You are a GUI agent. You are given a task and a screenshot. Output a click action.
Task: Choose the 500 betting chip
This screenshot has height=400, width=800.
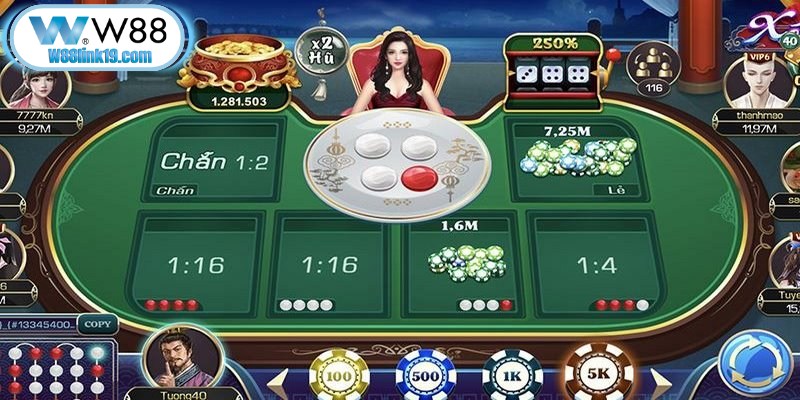click(423, 376)
